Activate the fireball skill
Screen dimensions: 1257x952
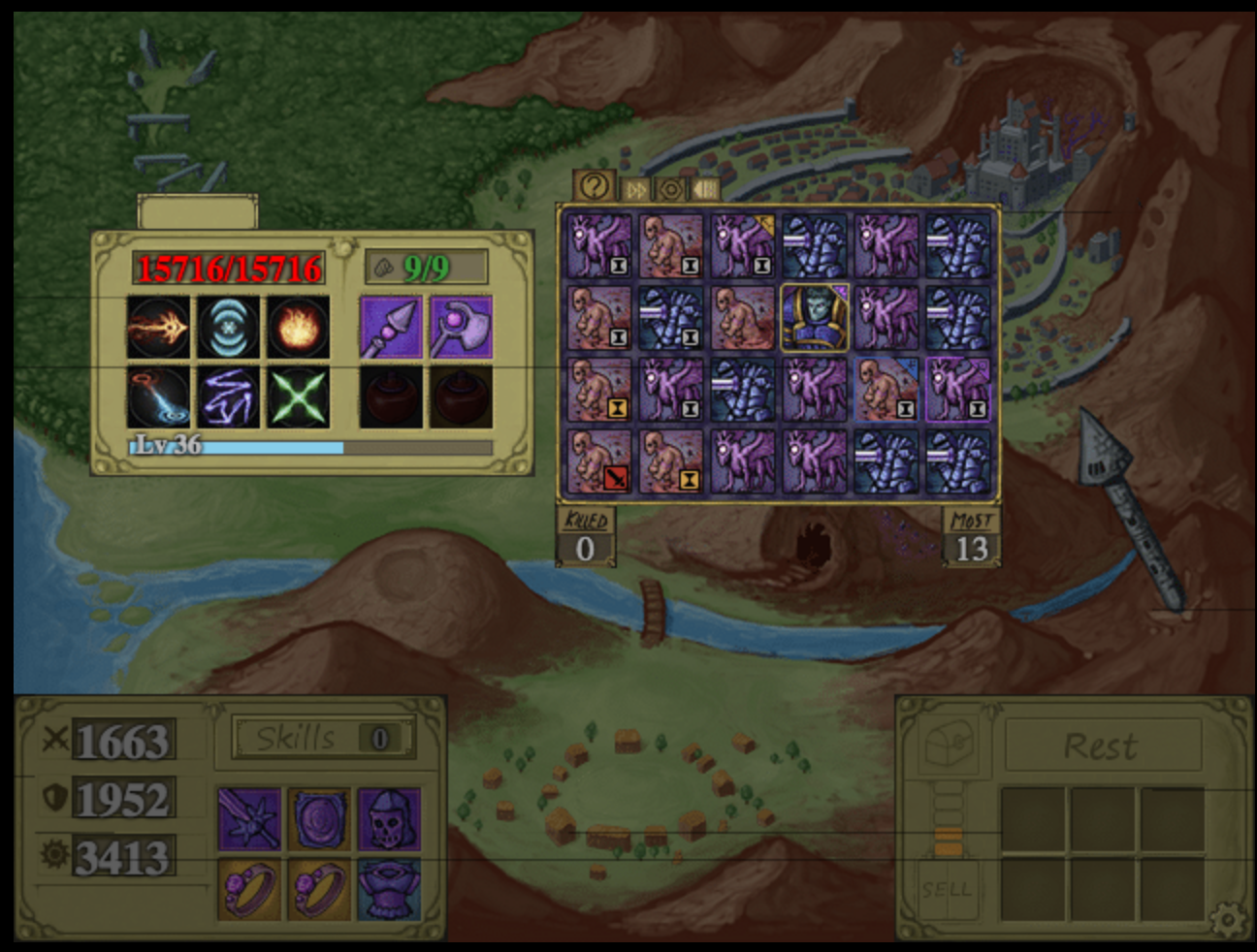299,327
